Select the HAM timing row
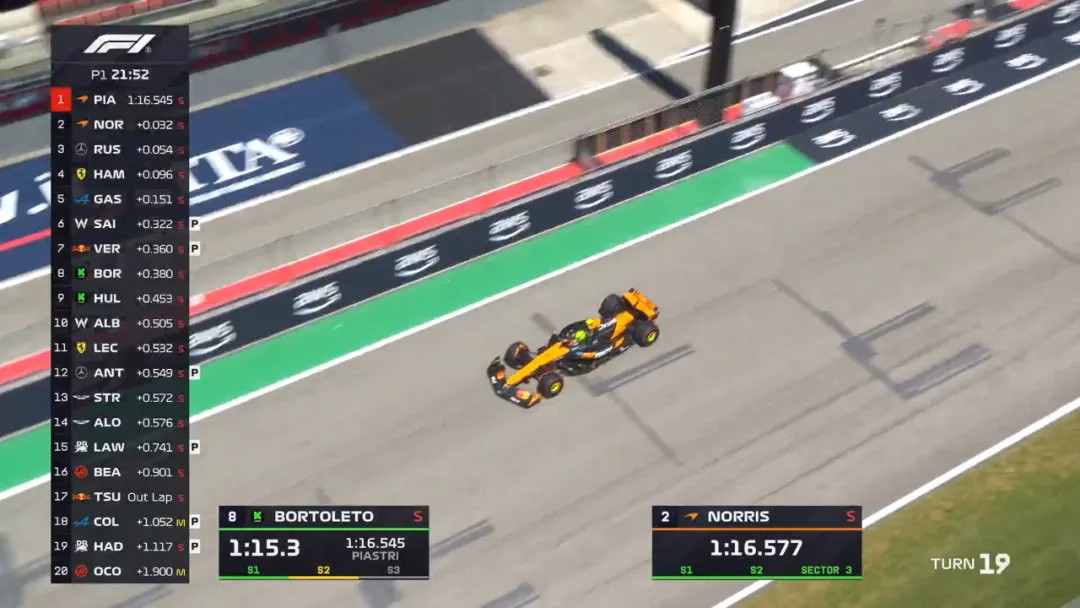This screenshot has width=1080, height=608. pyautogui.click(x=120, y=174)
